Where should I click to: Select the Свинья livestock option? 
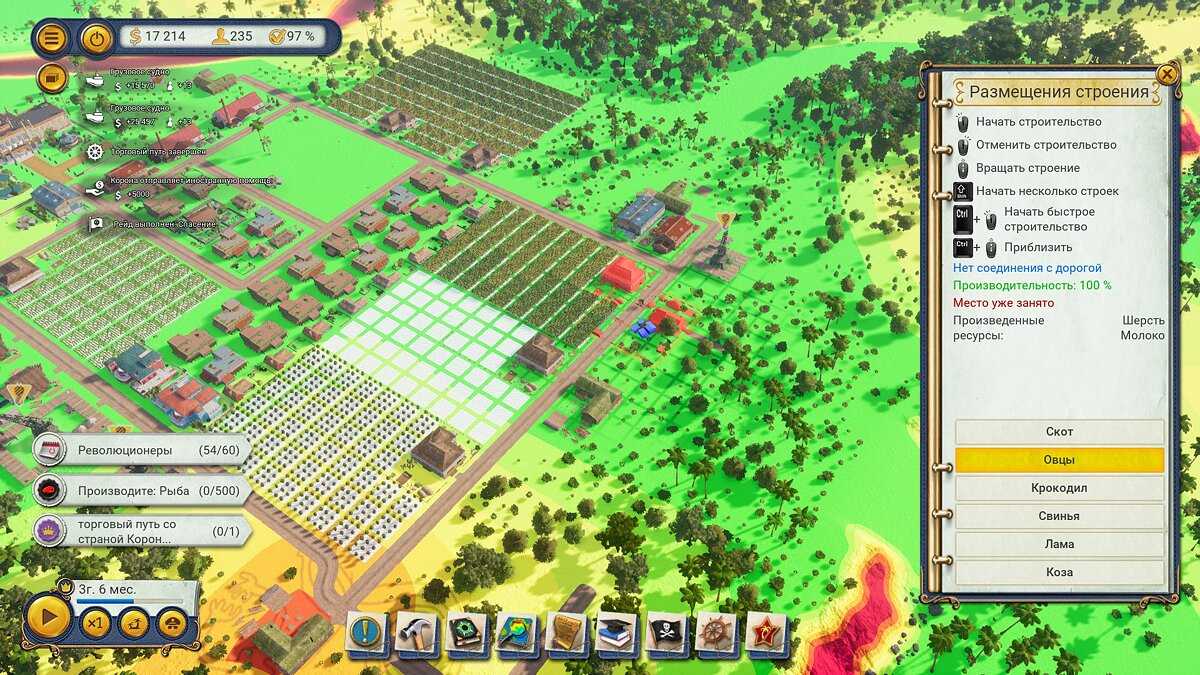tap(1059, 516)
